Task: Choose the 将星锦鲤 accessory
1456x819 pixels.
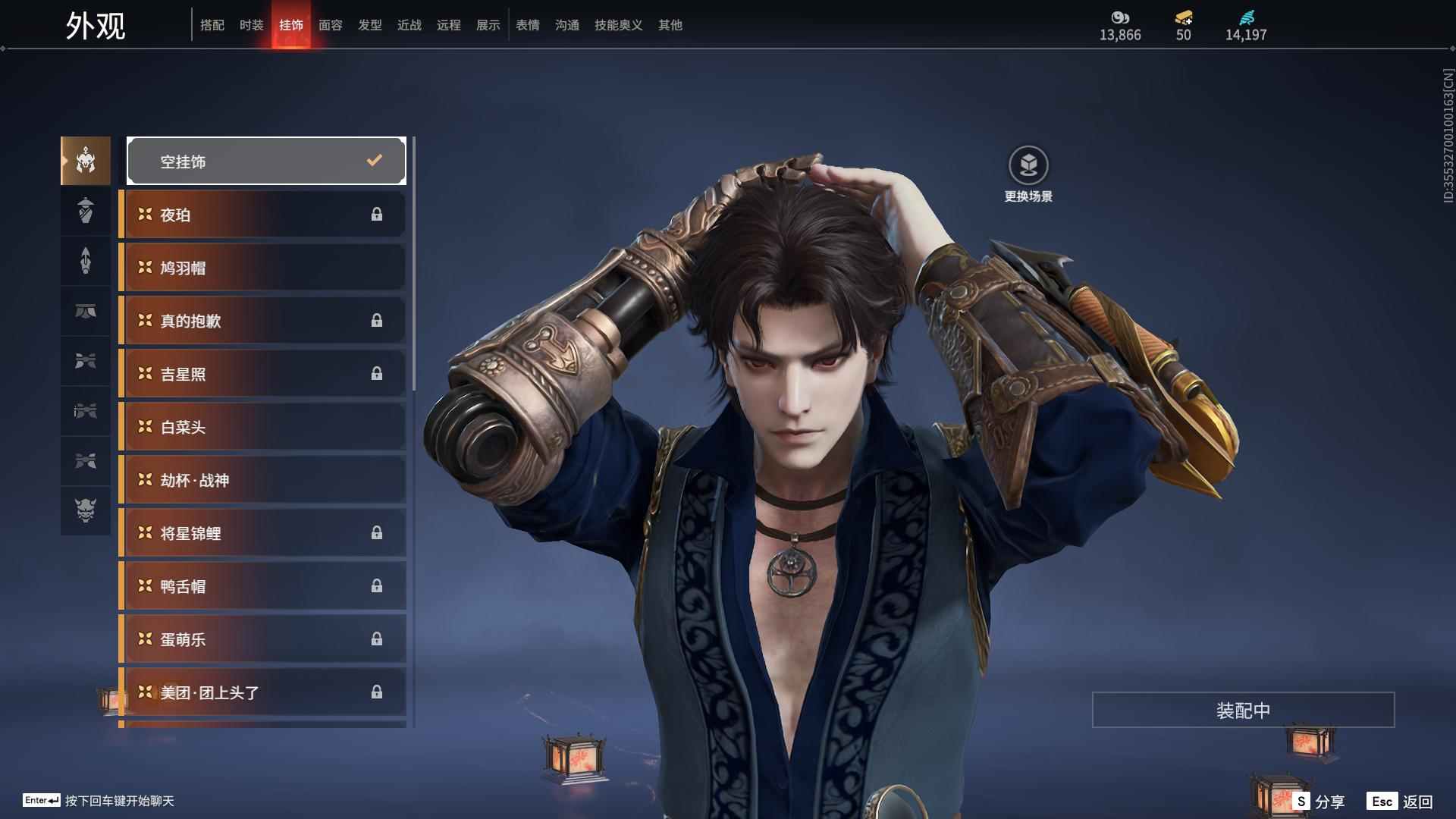Action: tap(262, 533)
